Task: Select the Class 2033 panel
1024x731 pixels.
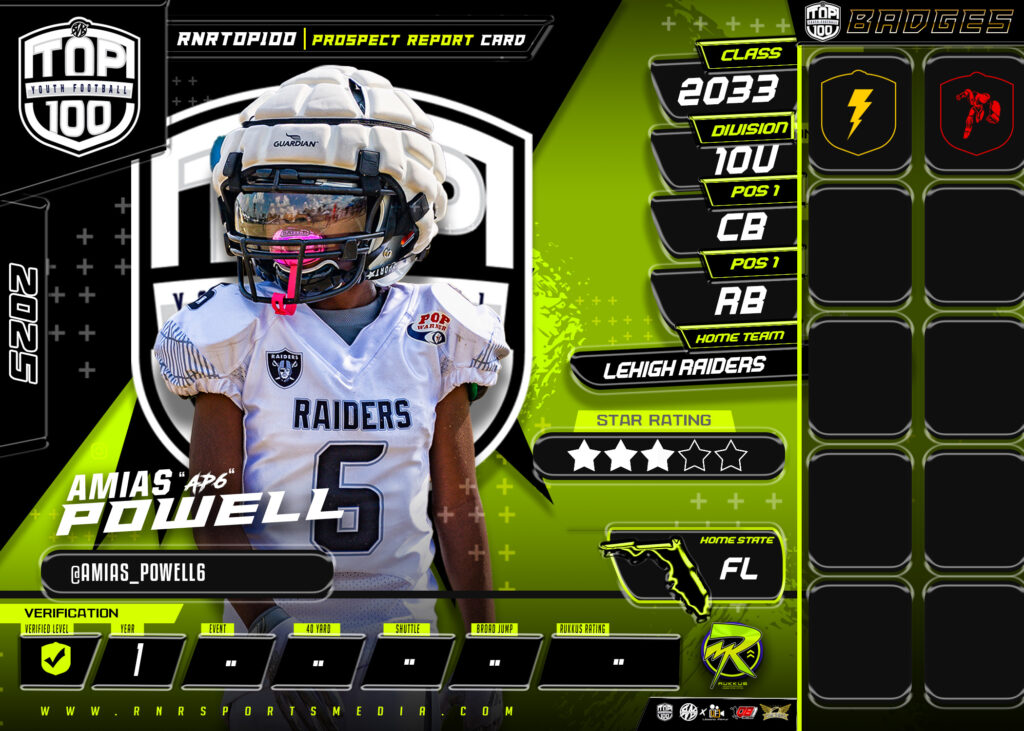Action: pyautogui.click(x=727, y=91)
